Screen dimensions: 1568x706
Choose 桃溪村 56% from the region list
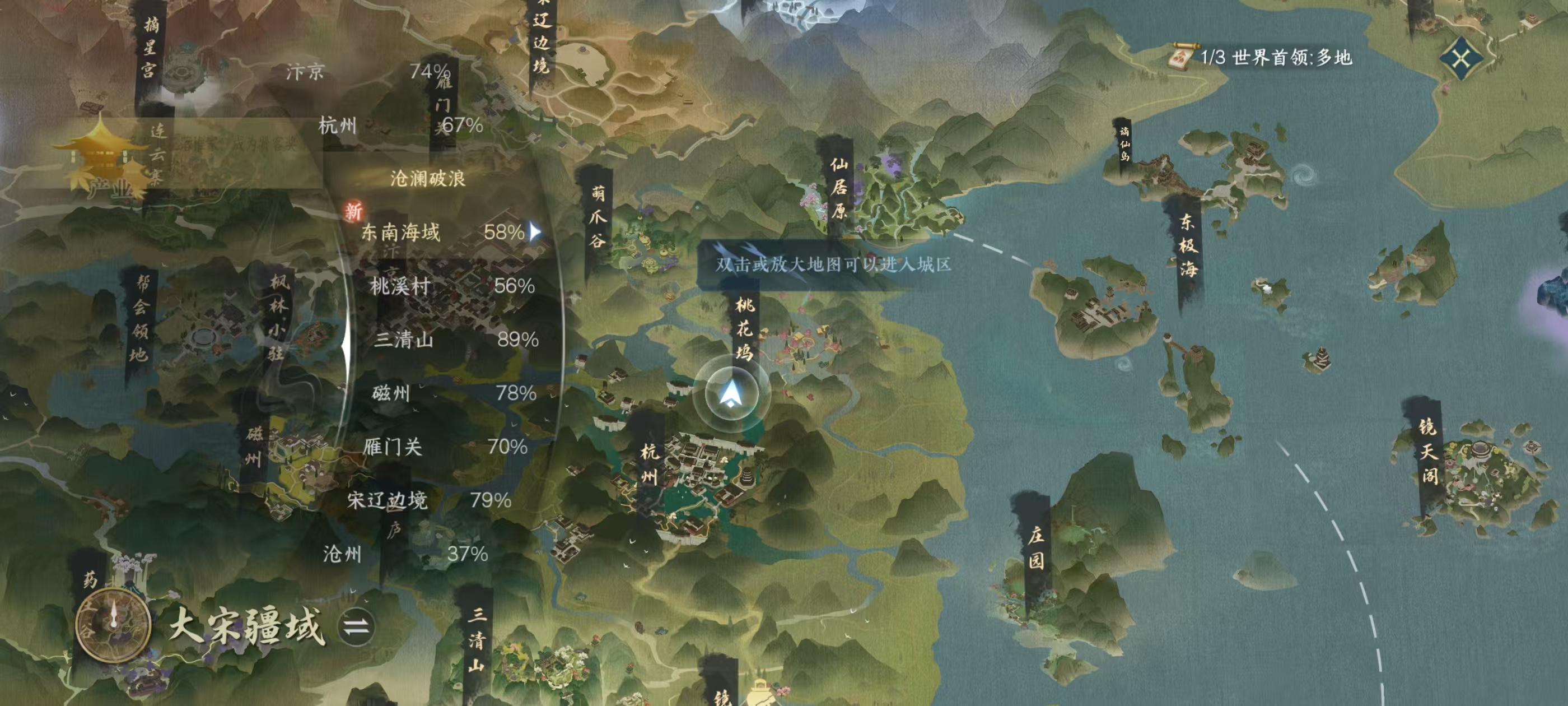(x=452, y=286)
